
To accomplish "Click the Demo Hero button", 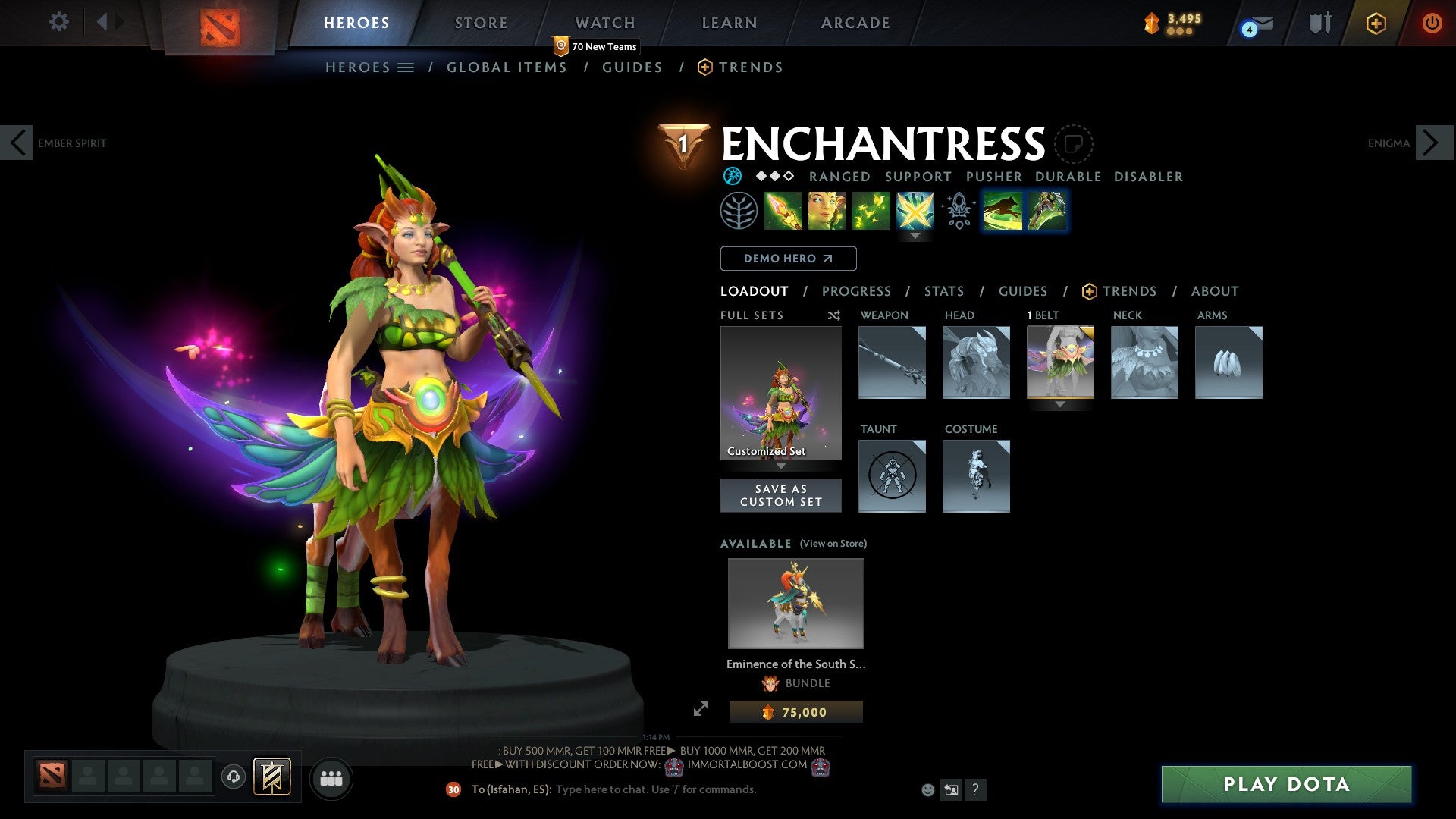I will click(788, 258).
